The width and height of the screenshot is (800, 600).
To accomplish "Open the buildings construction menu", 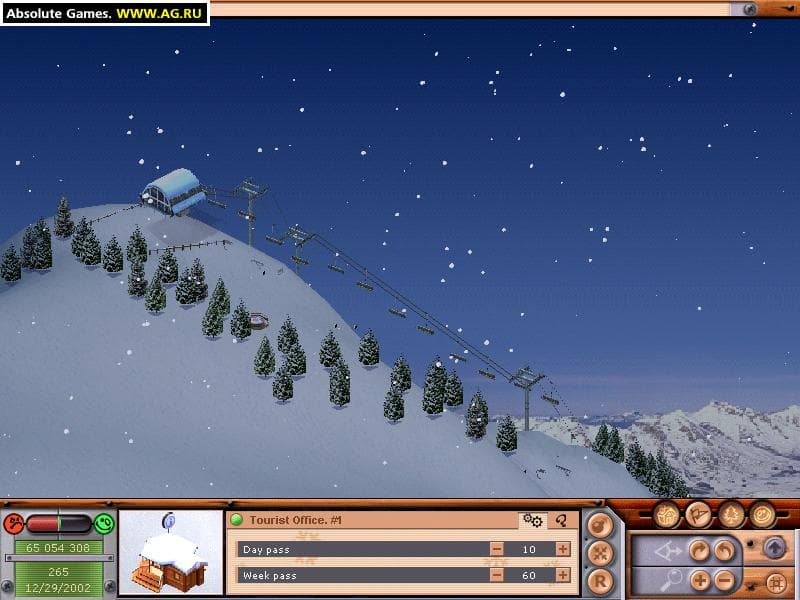I will coord(667,514).
